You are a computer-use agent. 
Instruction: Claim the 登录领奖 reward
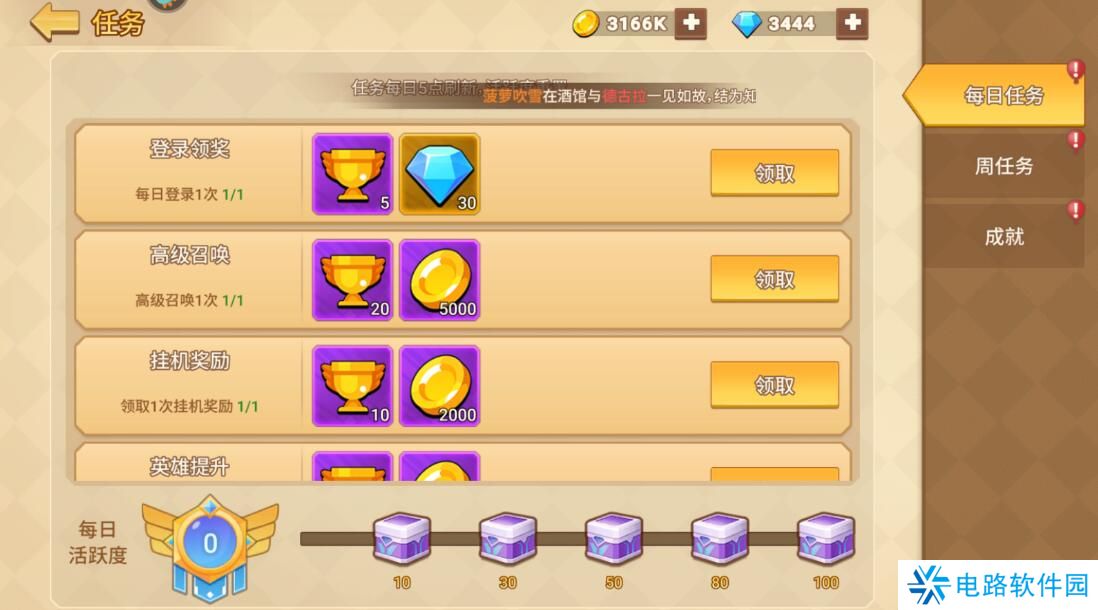point(774,173)
